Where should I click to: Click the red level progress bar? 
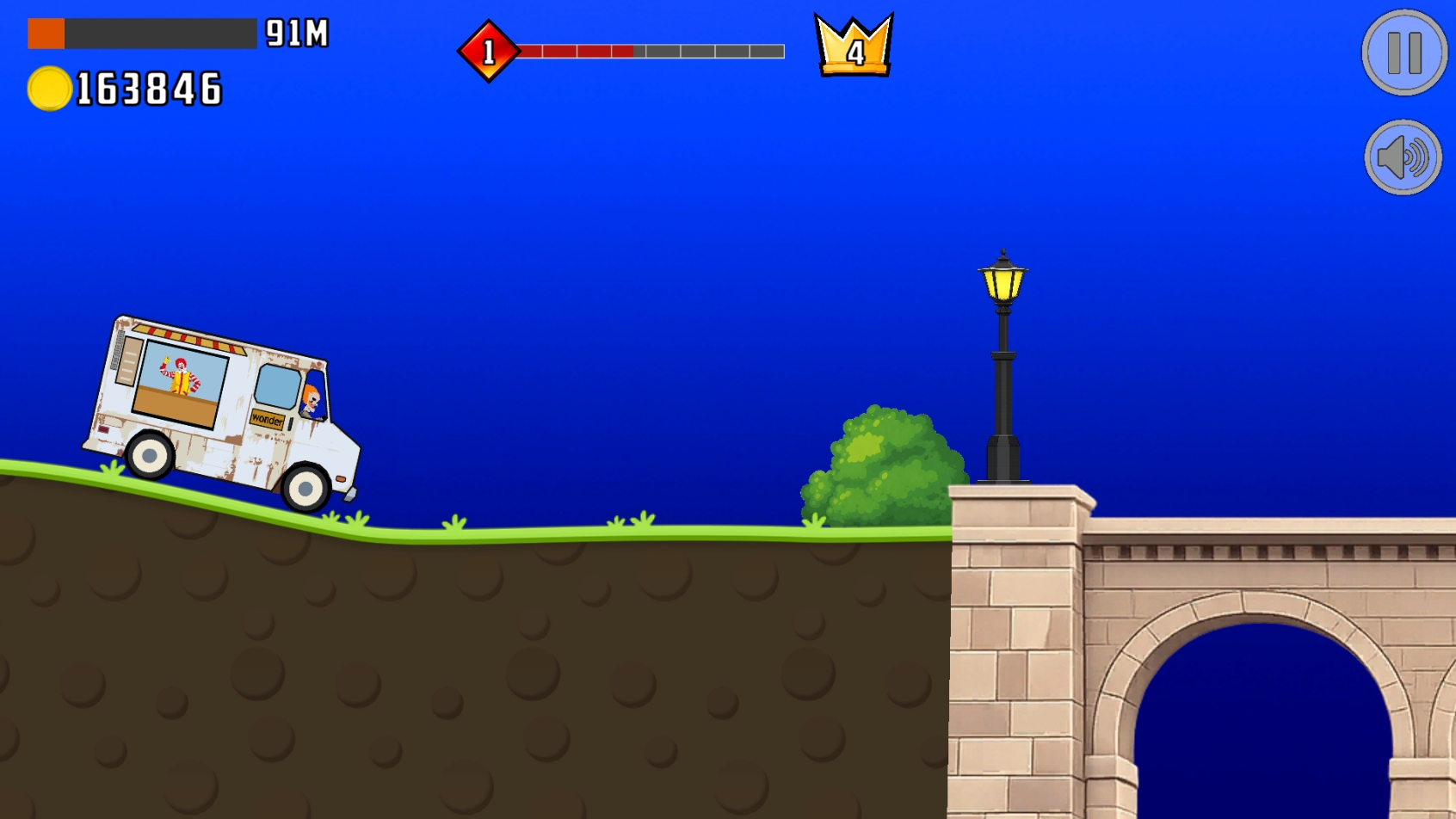577,52
